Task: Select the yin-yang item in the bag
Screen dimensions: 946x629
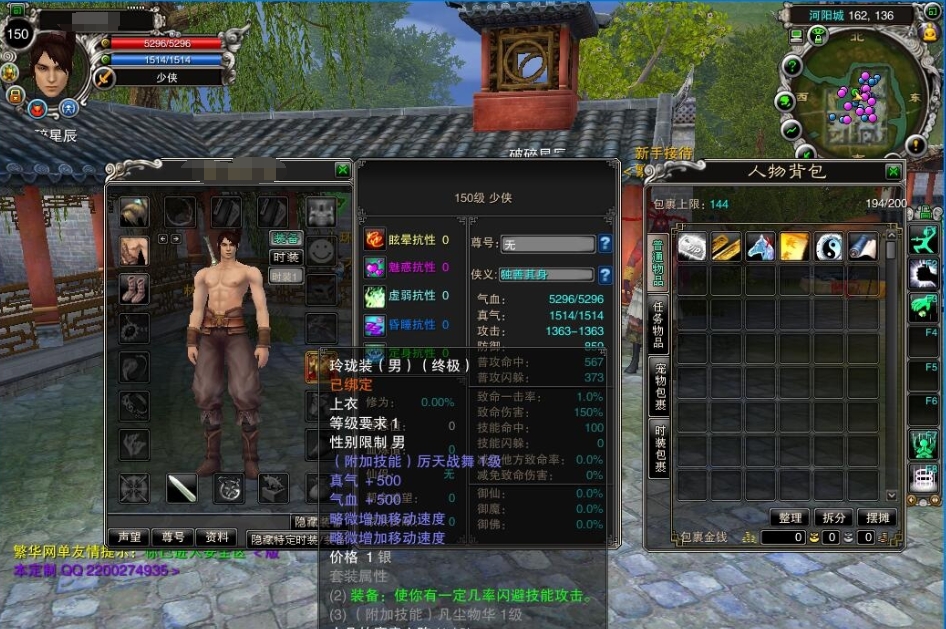Action: (x=829, y=246)
